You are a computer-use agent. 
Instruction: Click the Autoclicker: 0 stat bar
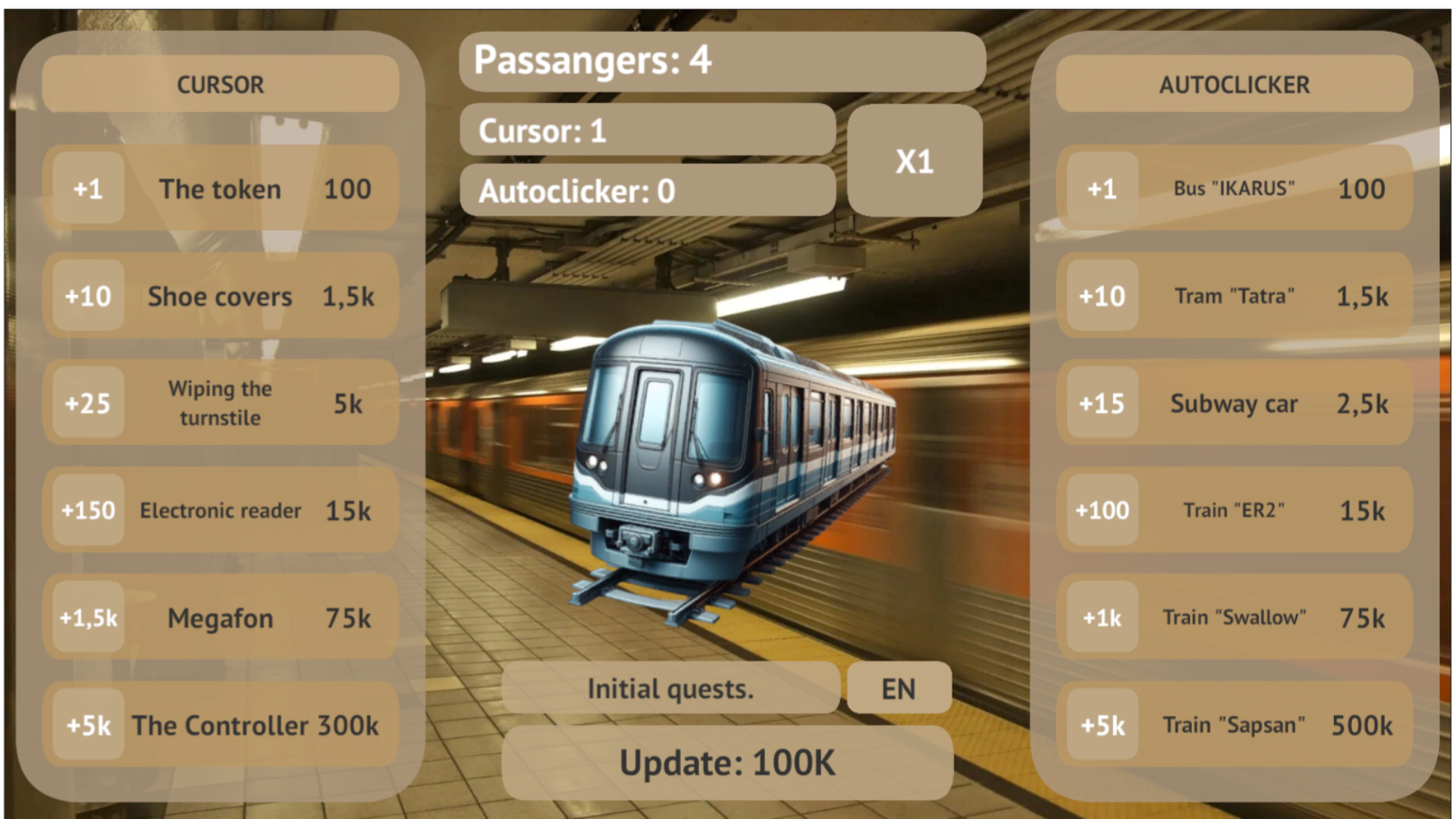coord(647,190)
